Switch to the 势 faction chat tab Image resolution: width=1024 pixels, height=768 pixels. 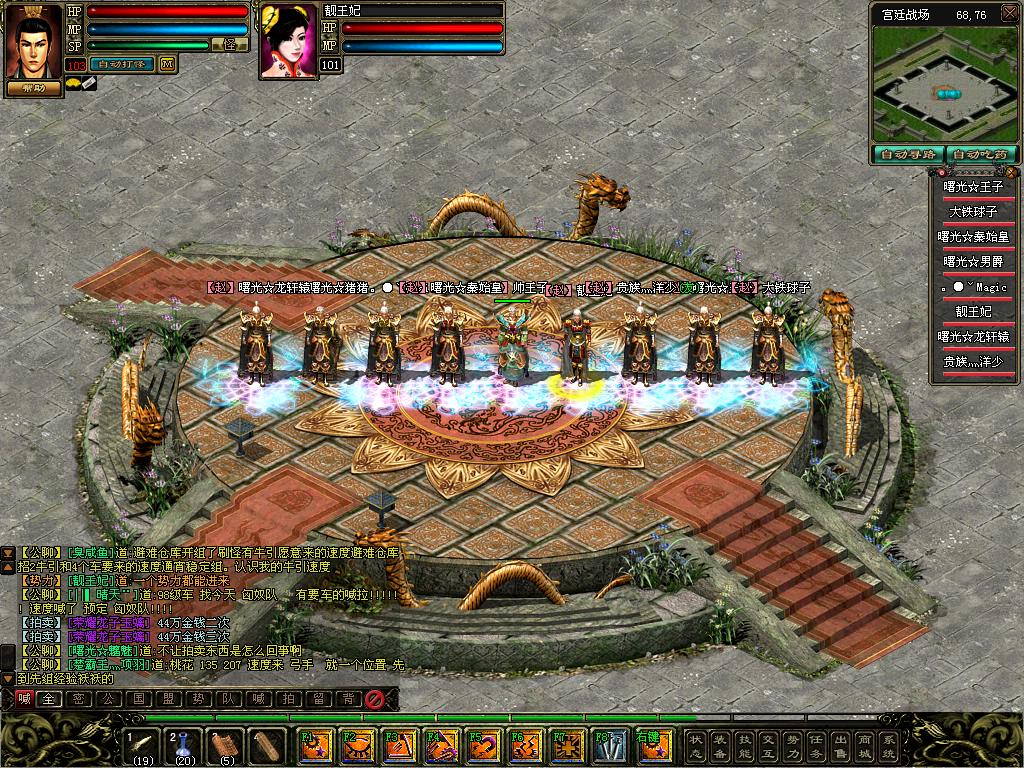pyautogui.click(x=201, y=699)
